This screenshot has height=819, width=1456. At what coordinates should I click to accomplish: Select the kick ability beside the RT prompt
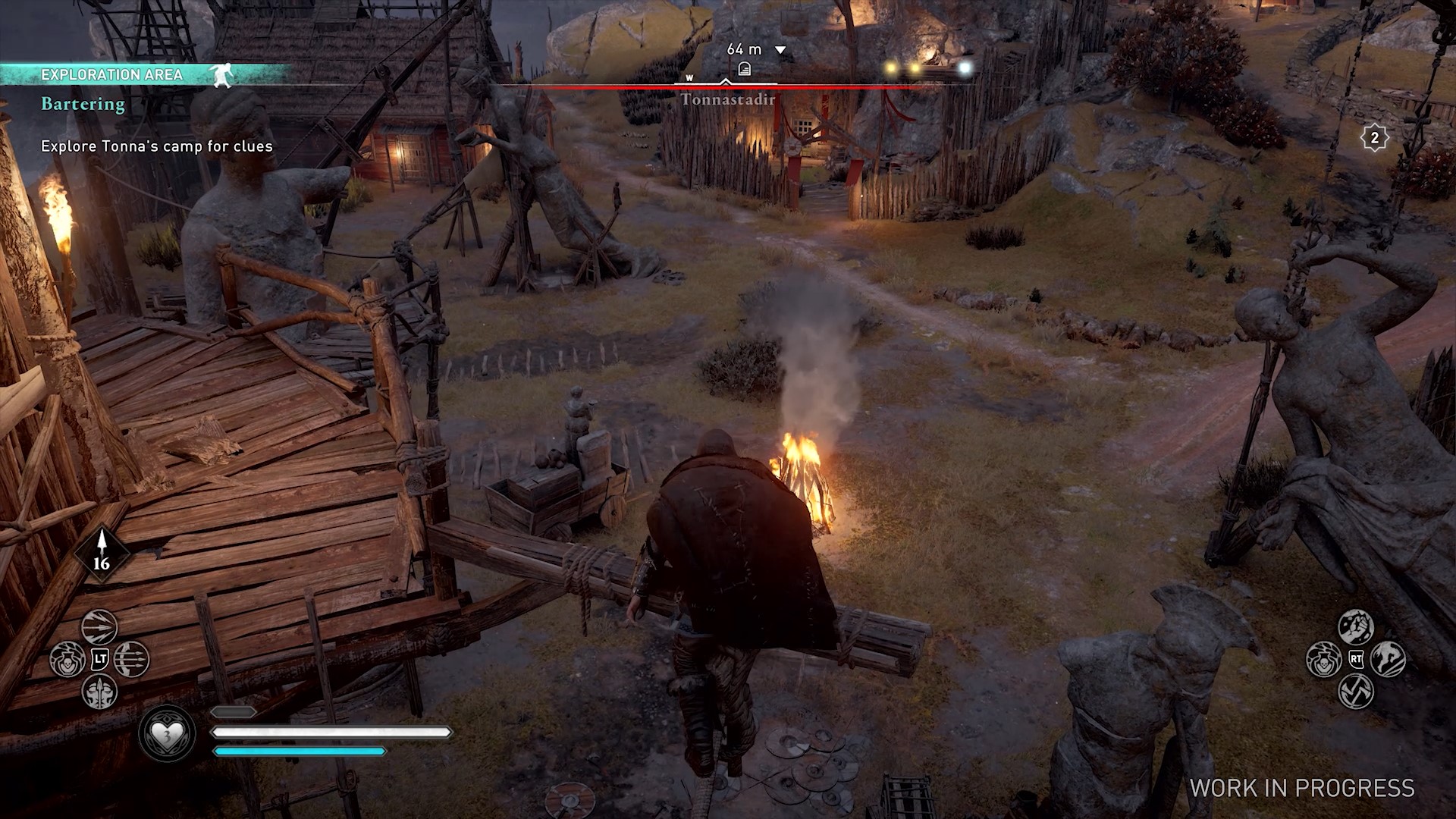[x=1389, y=659]
